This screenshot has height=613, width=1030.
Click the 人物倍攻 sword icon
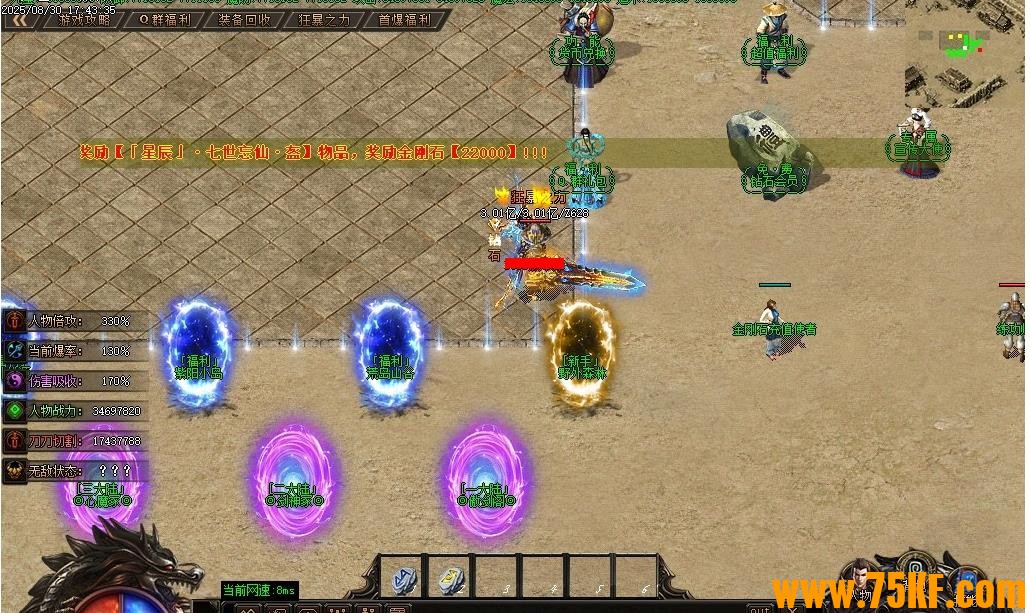14,321
